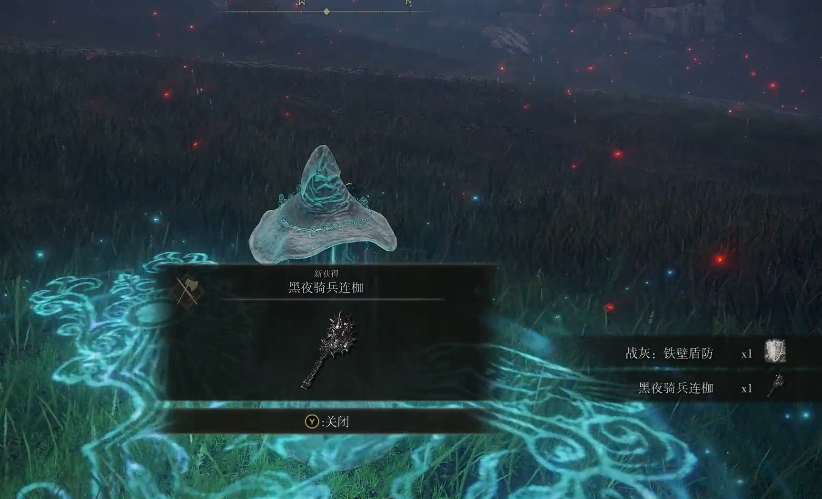Image resolution: width=822 pixels, height=499 pixels.
Task: Click the crossed weapons category icon
Action: click(x=188, y=289)
